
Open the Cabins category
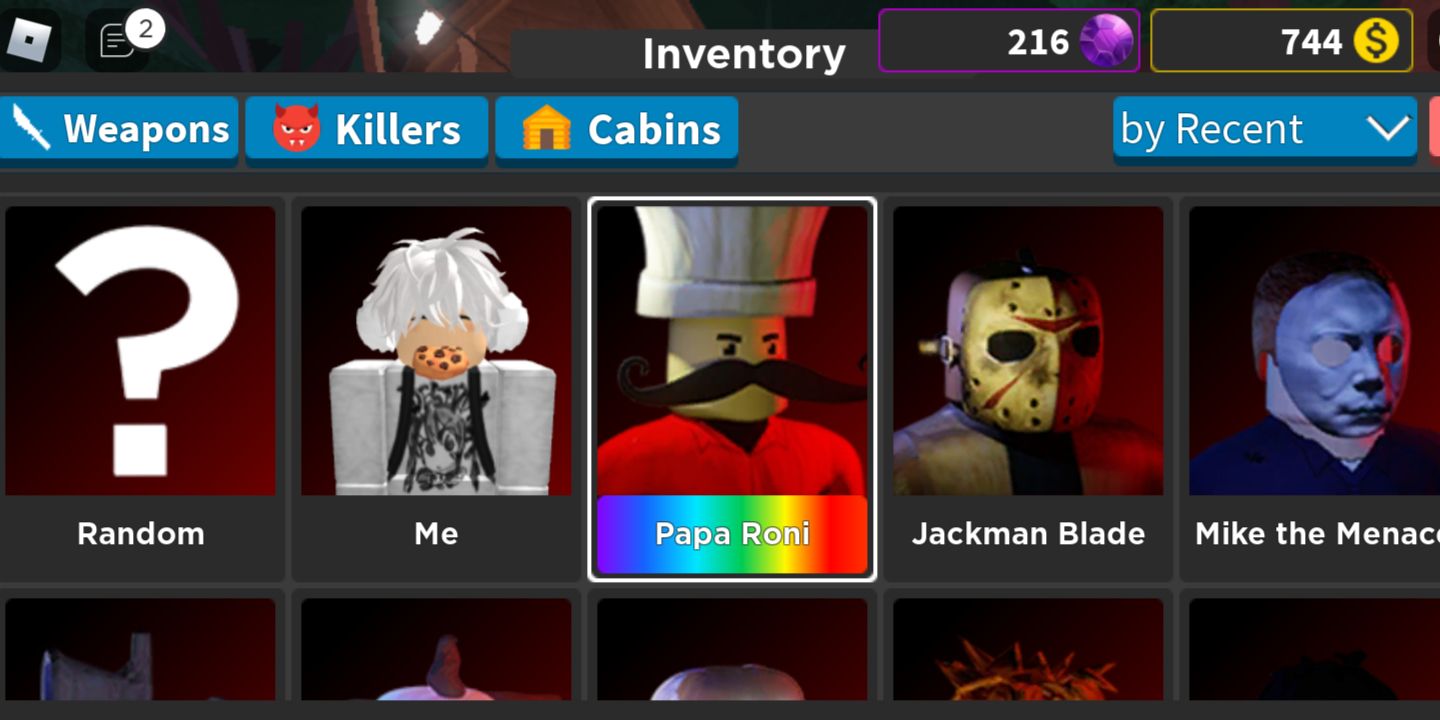(616, 128)
